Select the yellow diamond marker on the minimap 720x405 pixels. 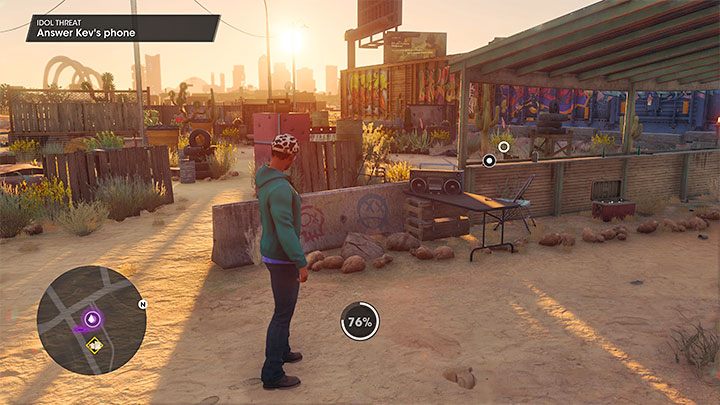point(94,345)
